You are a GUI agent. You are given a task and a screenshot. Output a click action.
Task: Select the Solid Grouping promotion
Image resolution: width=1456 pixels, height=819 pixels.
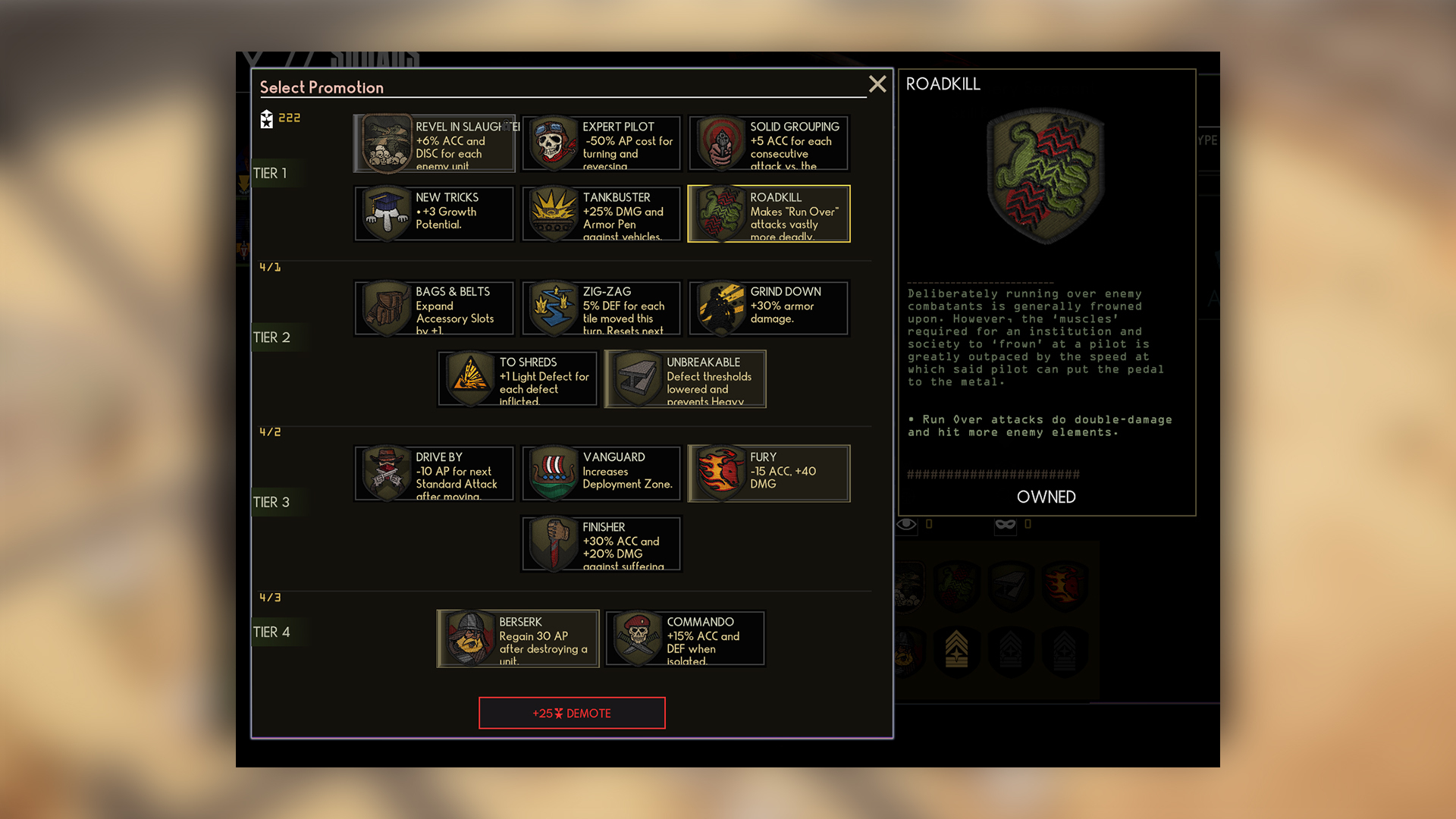pyautogui.click(x=719, y=143)
